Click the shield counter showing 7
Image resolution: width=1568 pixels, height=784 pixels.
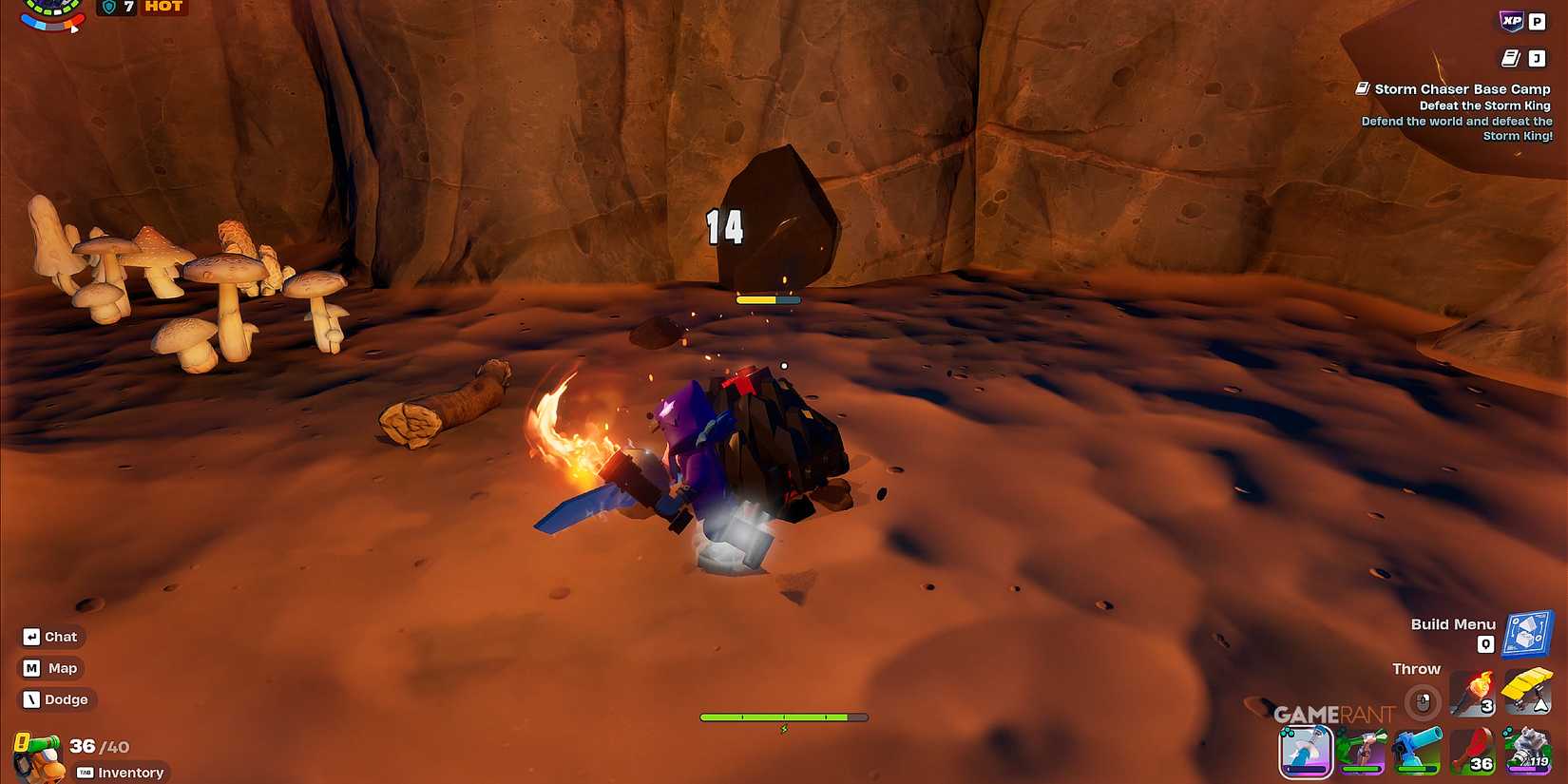click(x=116, y=8)
